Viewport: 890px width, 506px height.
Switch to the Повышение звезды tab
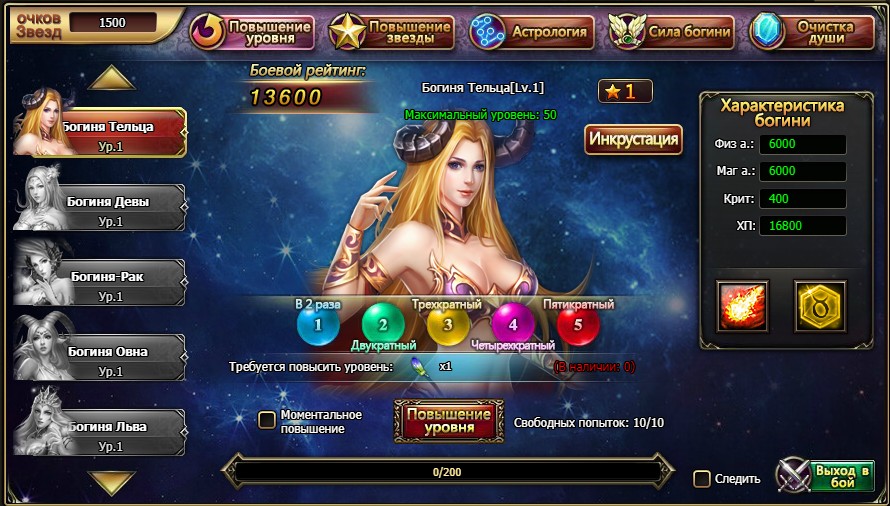tap(392, 32)
